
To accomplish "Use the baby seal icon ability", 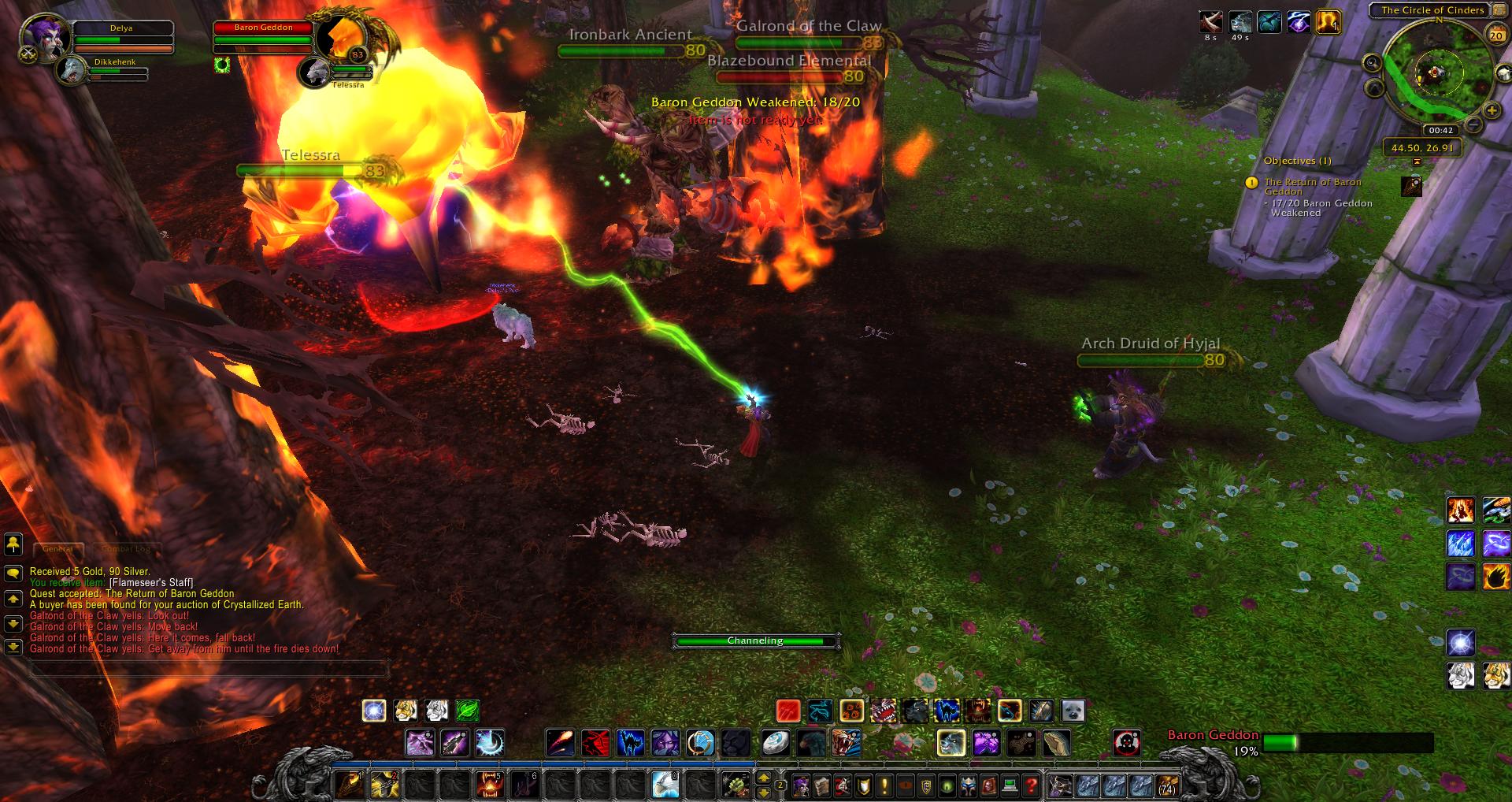I will tap(1072, 711).
